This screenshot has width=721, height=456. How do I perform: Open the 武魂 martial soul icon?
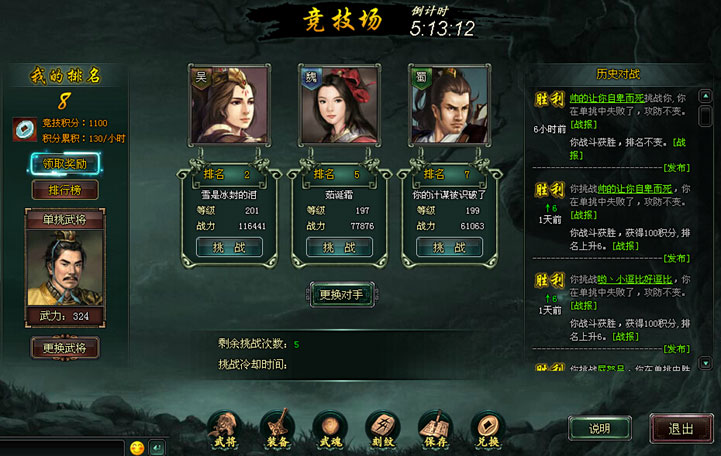pyautogui.click(x=329, y=427)
